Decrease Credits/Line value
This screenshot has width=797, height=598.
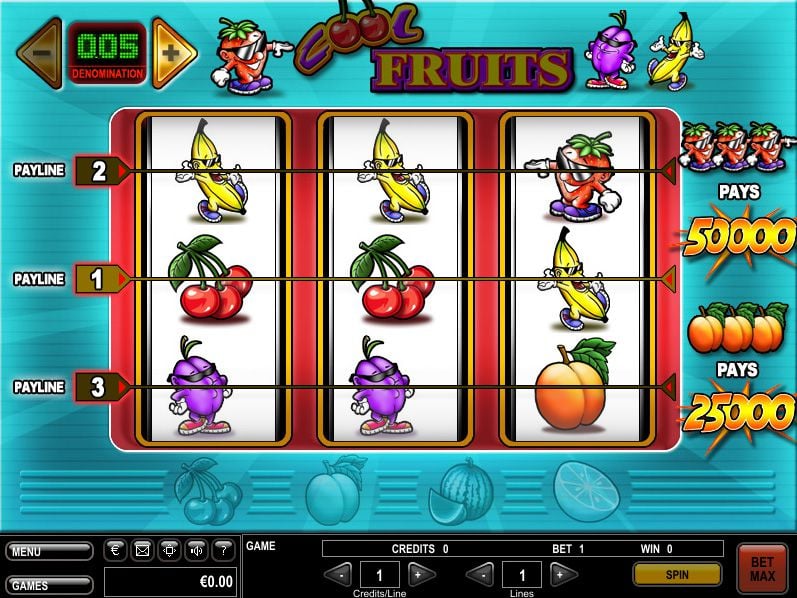340,574
